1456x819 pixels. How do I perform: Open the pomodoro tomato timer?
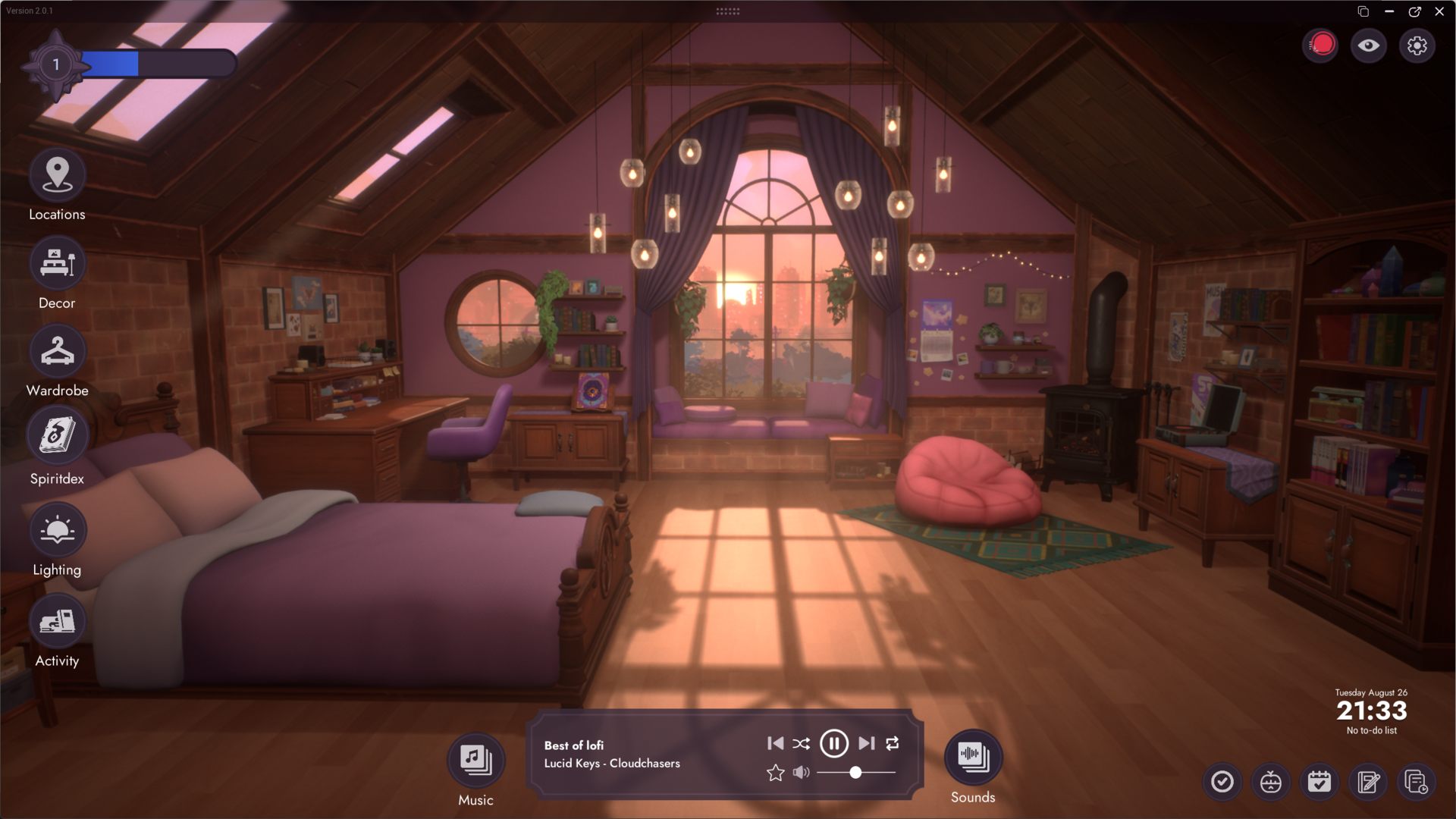coord(1270,782)
